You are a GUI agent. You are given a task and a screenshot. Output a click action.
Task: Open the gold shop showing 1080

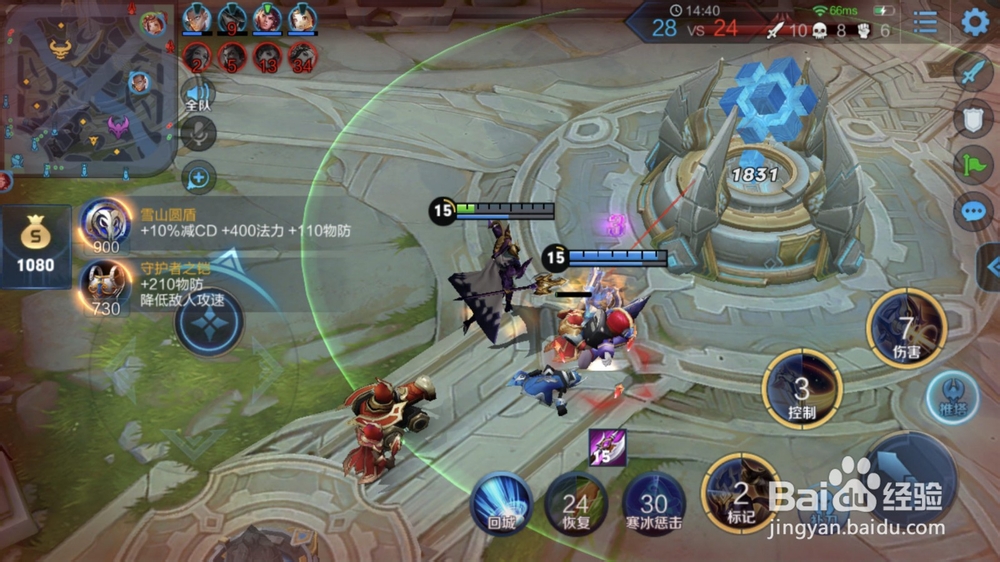point(36,247)
